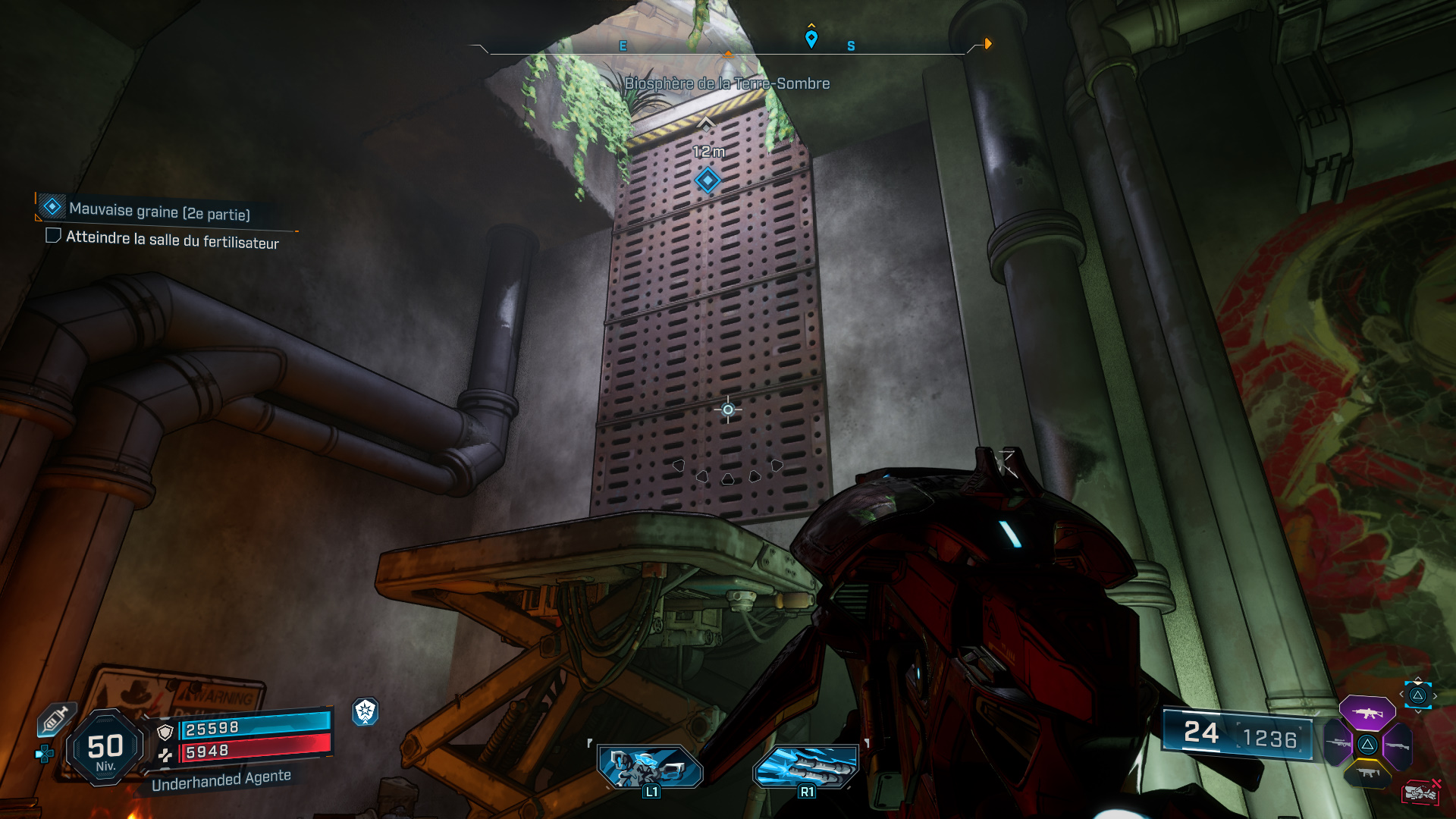The image size is (1456, 819).
Task: Toggle the triangle weapon swap button
Action: point(1418,695)
